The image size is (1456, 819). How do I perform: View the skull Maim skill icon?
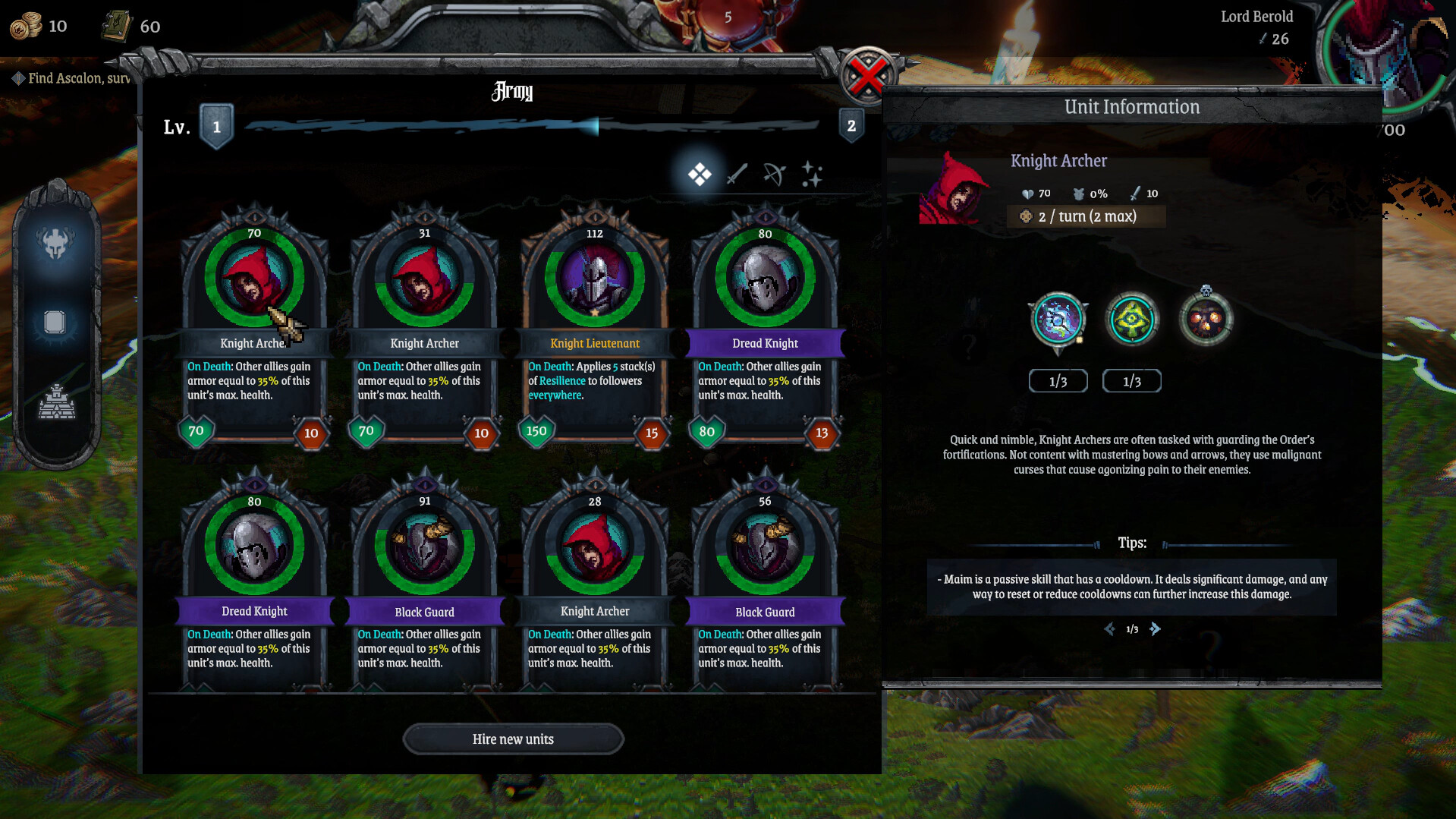[x=1206, y=319]
